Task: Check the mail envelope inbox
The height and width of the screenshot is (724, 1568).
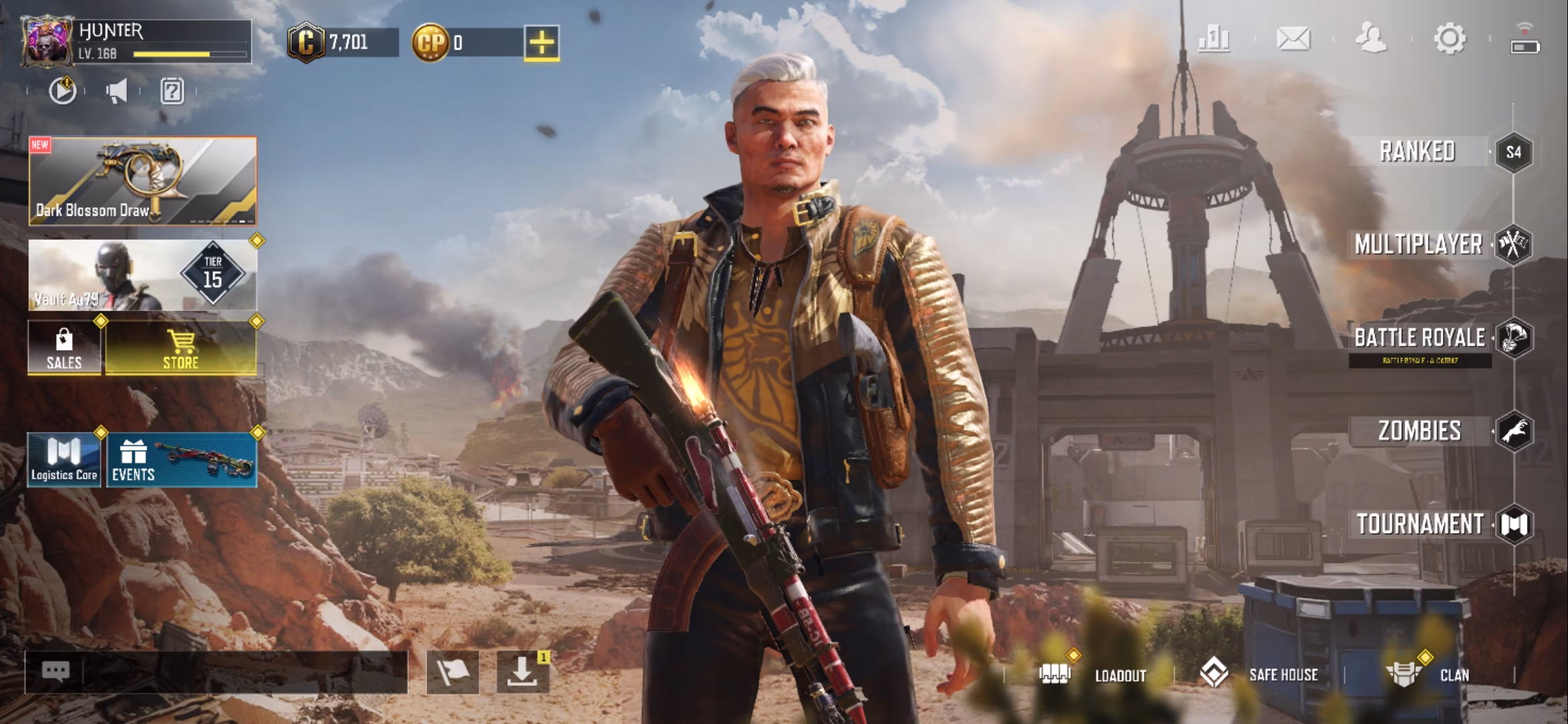Action: tap(1293, 39)
